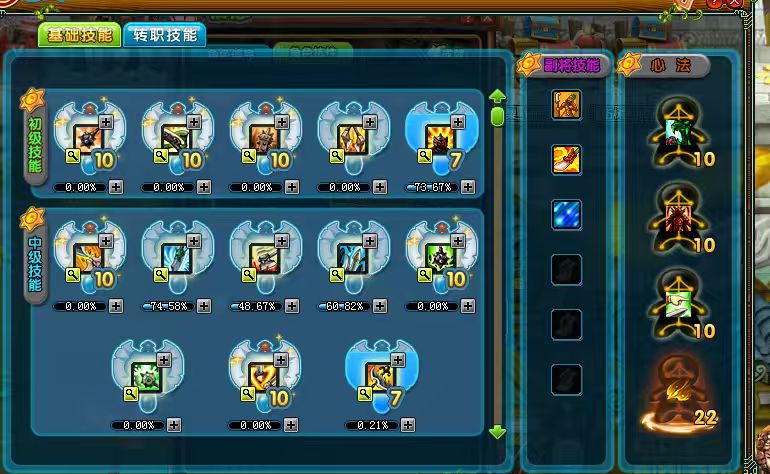Add progress with the plus beside 60.82%
This screenshot has width=770, height=474.
380,306
